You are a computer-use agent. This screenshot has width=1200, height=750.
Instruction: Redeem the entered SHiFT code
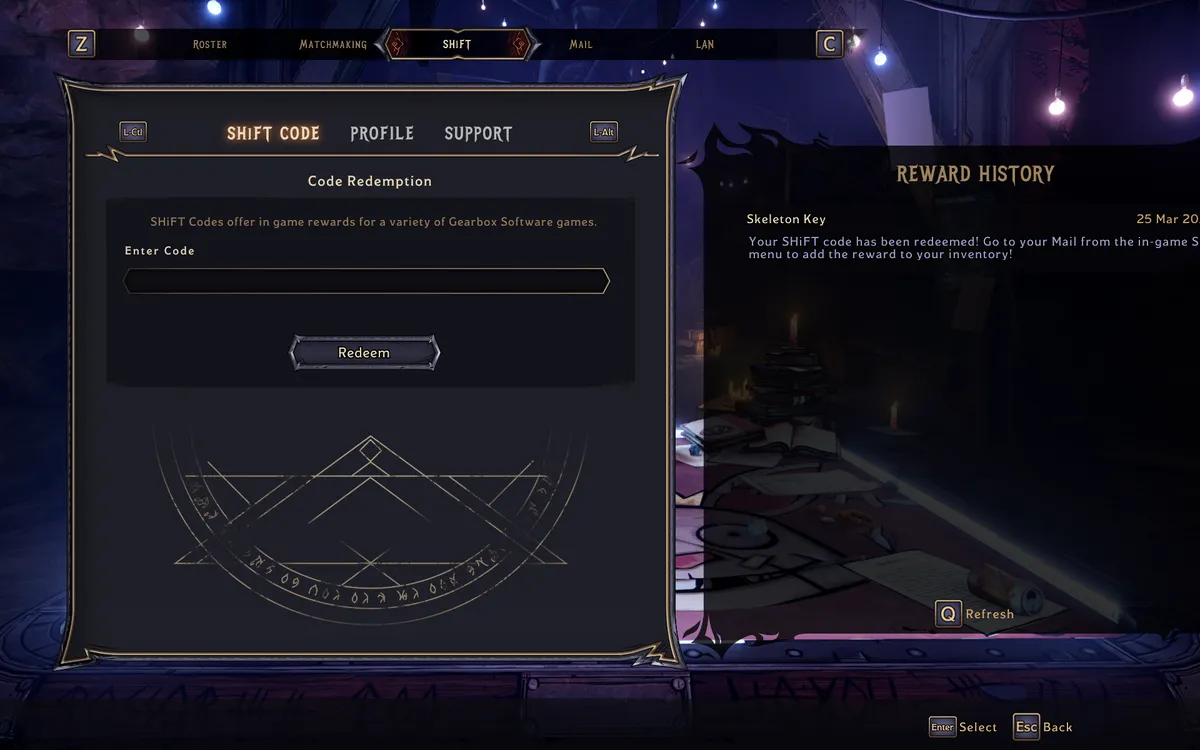coord(364,353)
